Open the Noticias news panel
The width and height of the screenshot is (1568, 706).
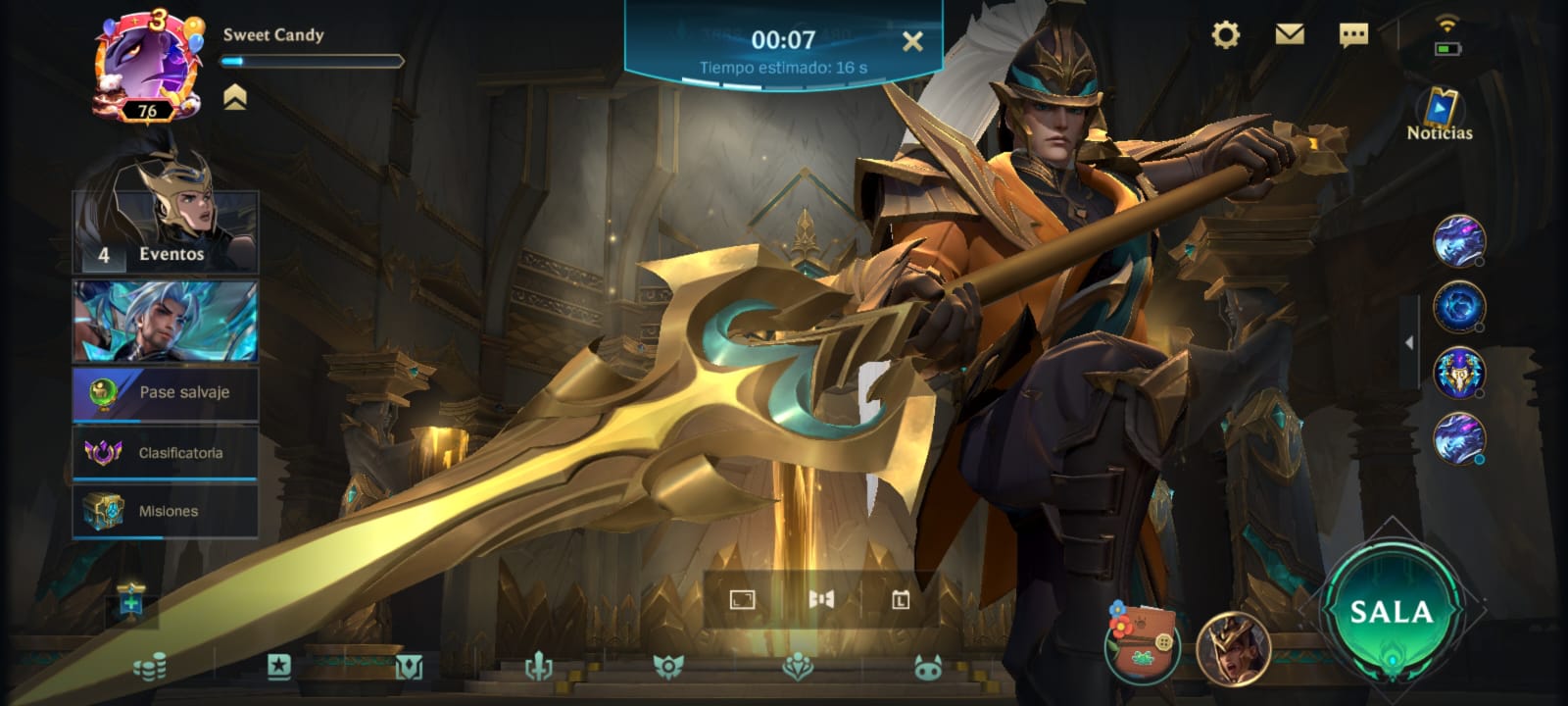pyautogui.click(x=1440, y=115)
